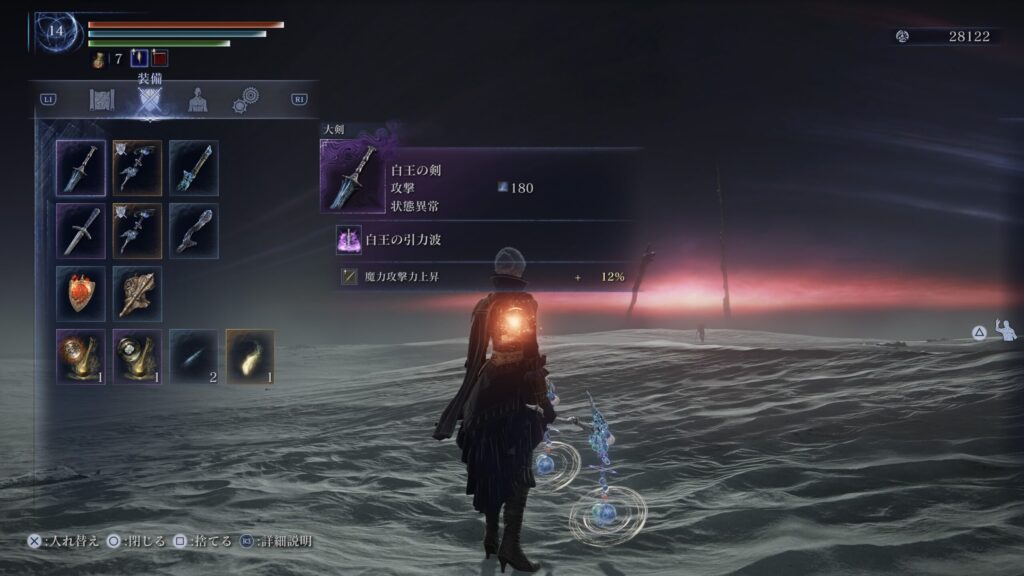Choose the red-orb golden talisman slot
The image size is (1024, 576).
click(81, 356)
